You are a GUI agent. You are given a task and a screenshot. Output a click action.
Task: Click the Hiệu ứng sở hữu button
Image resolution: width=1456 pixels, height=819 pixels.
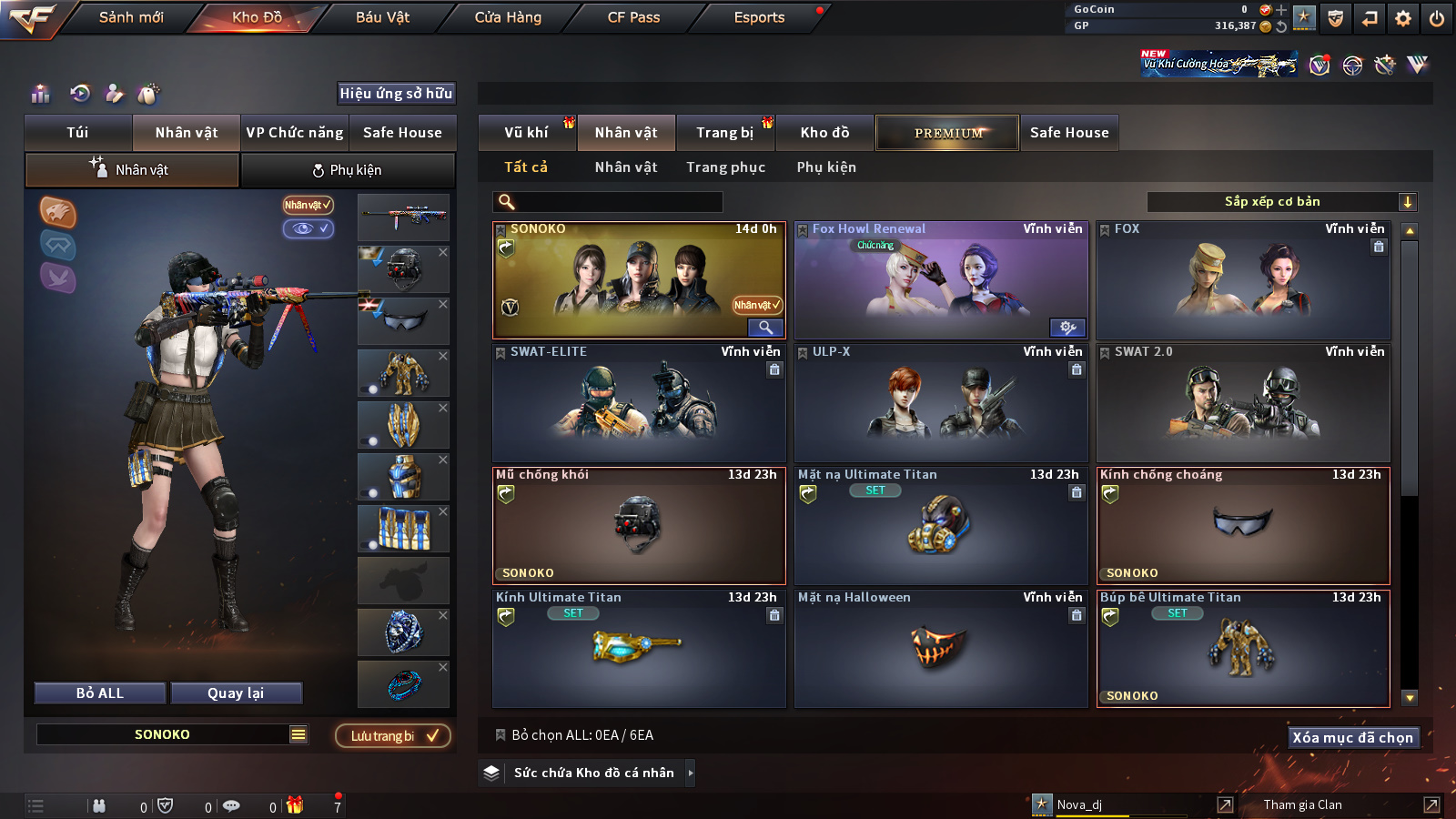(x=396, y=93)
